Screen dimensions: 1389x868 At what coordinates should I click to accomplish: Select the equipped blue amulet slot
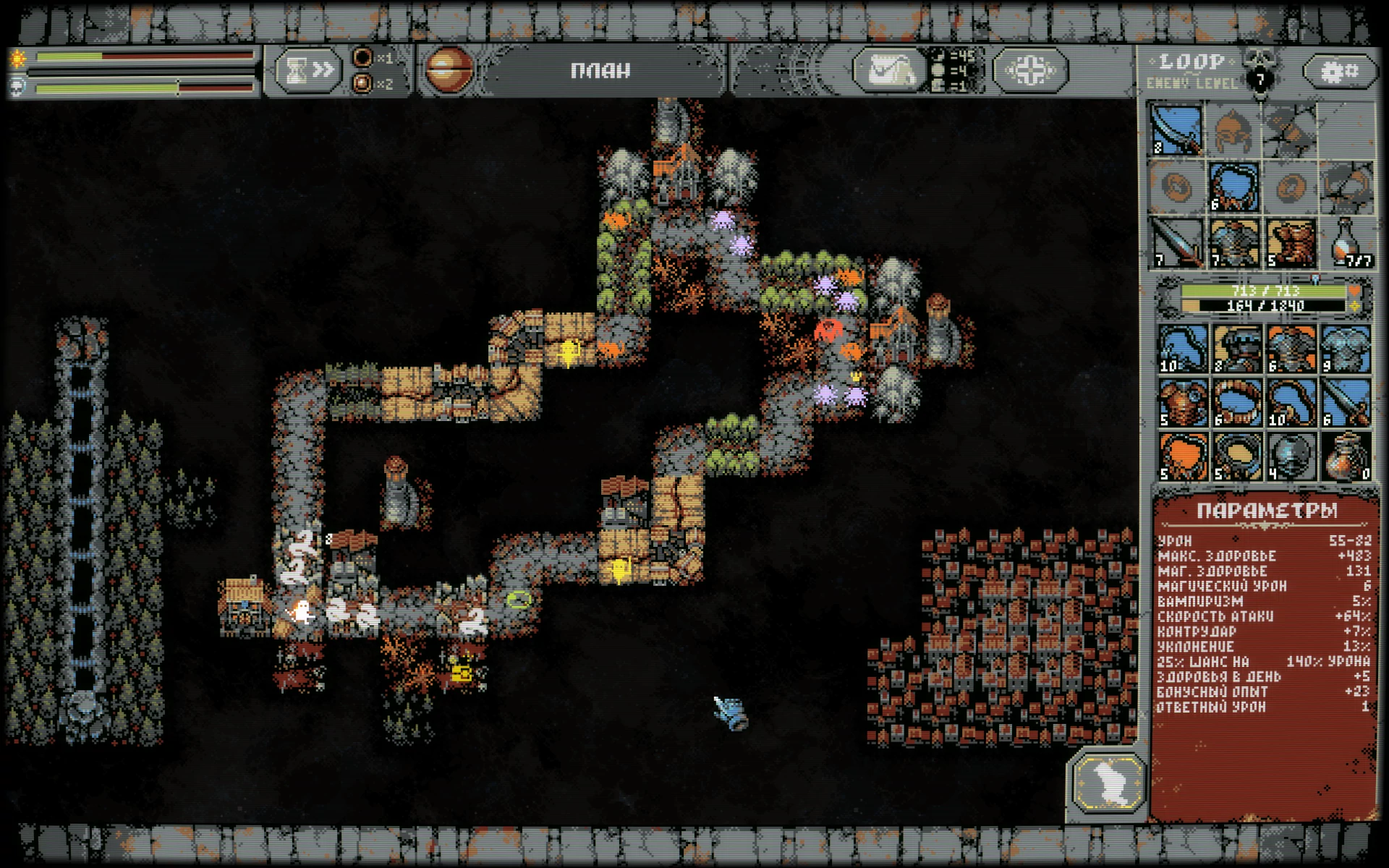(1233, 187)
